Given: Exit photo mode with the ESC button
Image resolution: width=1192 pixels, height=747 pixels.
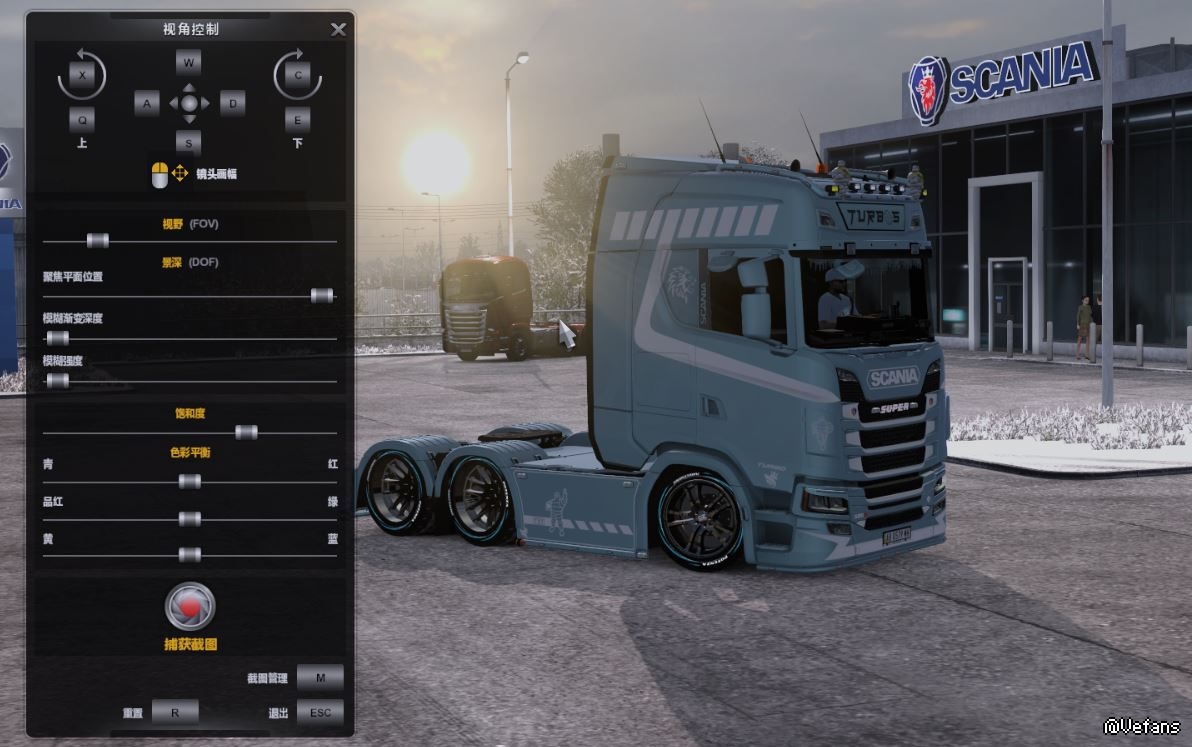Looking at the screenshot, I should coord(320,713).
